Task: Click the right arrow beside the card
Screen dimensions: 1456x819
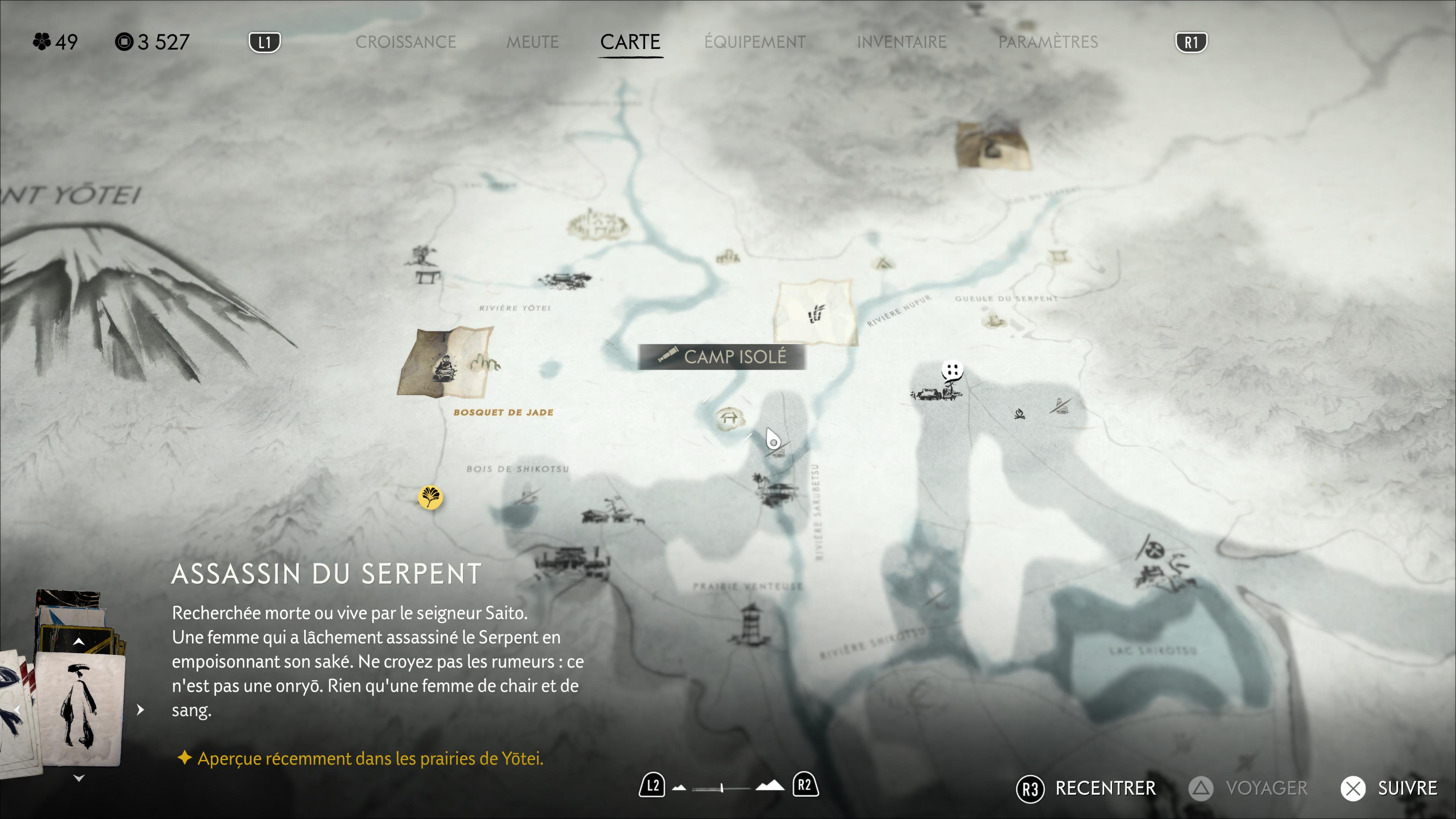Action: (x=140, y=709)
